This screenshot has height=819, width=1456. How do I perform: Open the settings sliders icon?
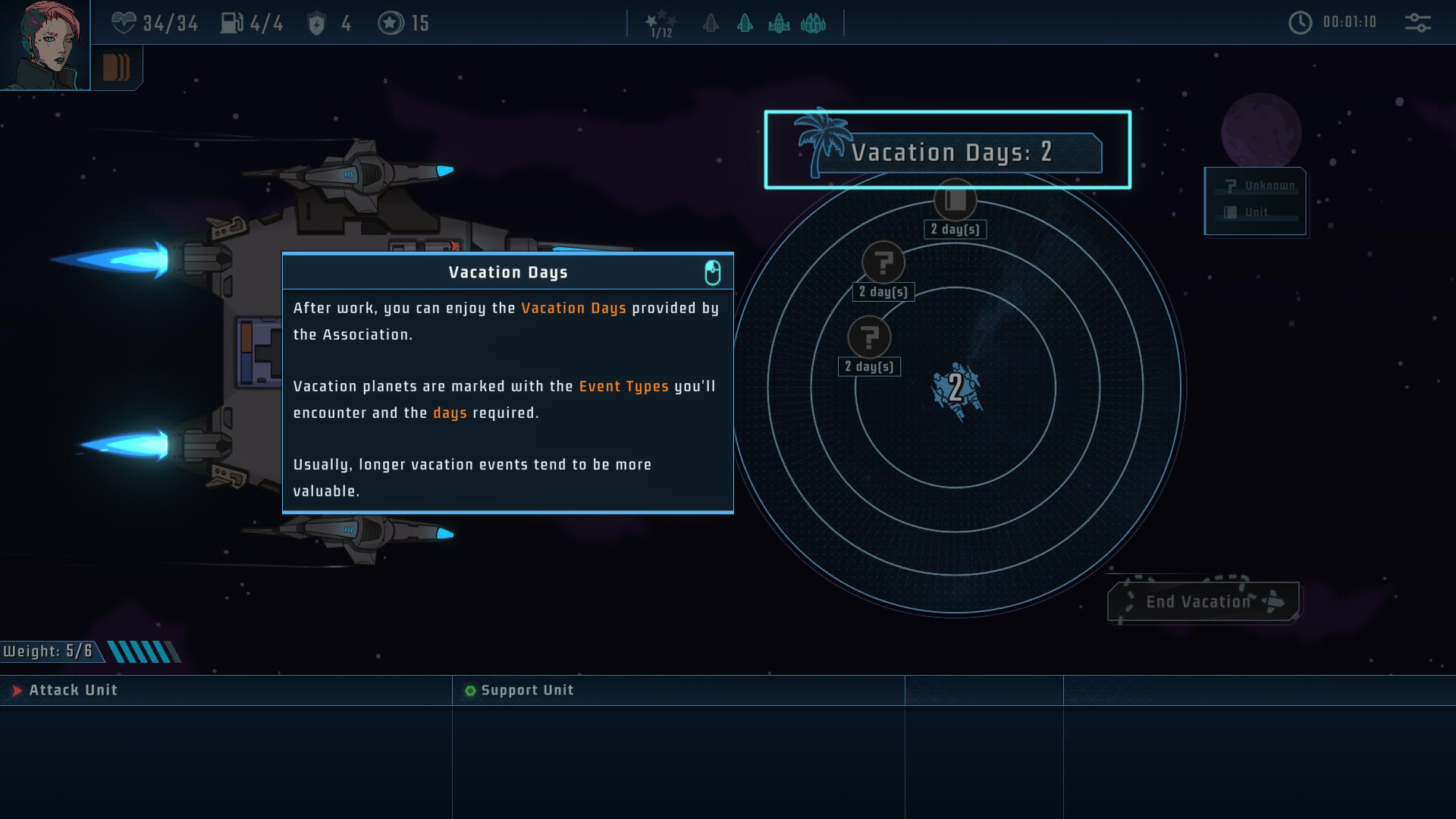pyautogui.click(x=1417, y=23)
